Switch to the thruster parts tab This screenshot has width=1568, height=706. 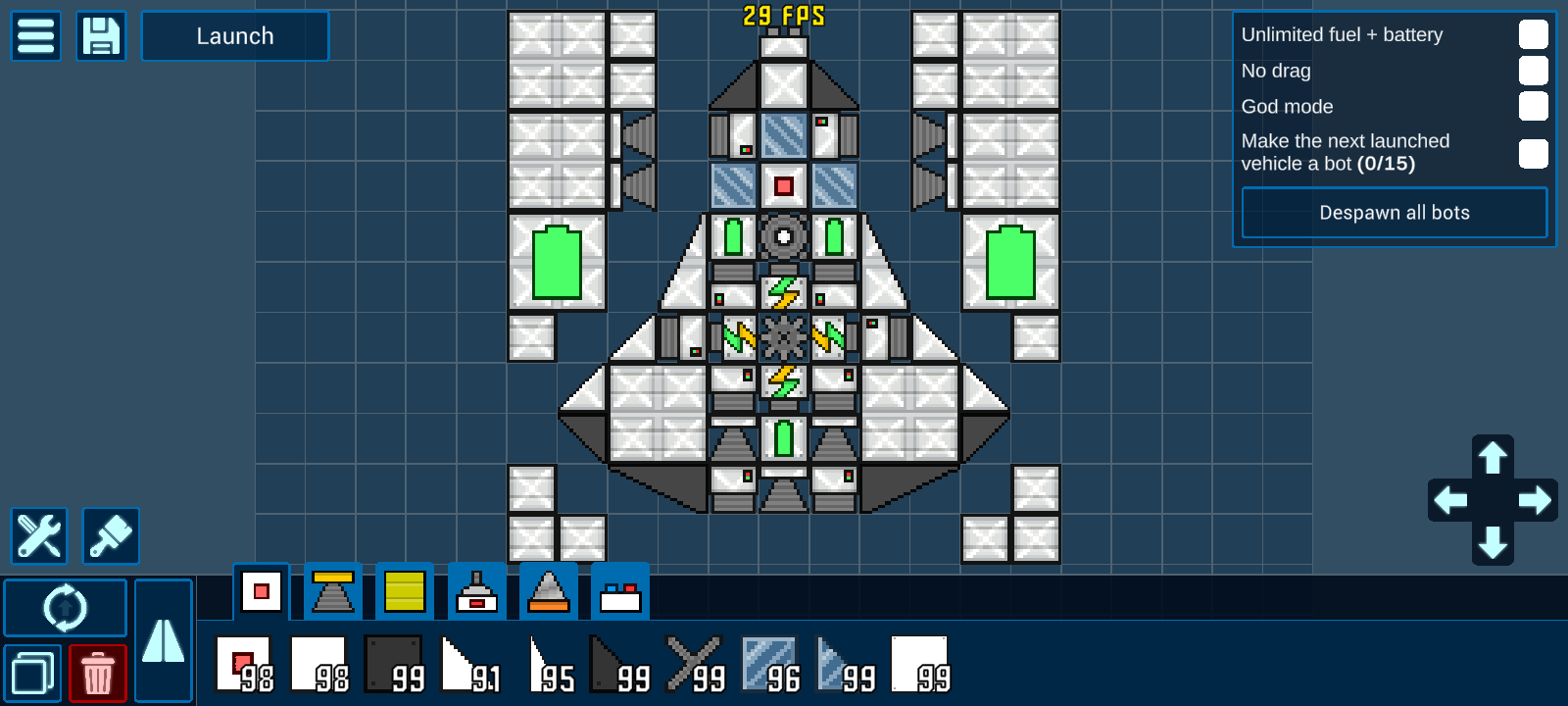pyautogui.click(x=332, y=591)
